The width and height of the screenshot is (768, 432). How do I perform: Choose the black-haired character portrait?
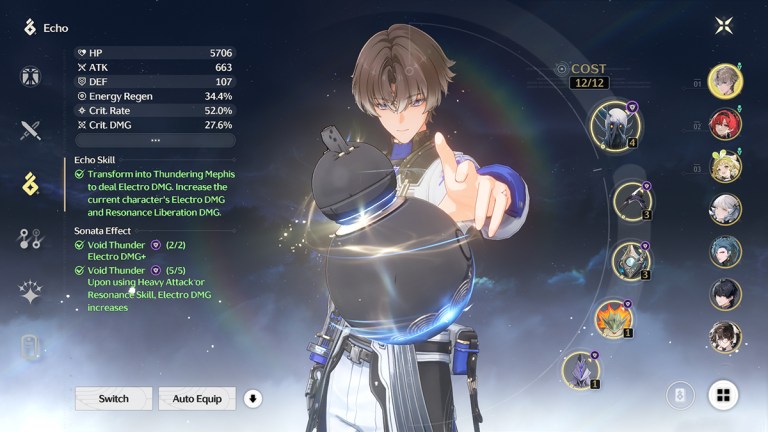coord(725,294)
